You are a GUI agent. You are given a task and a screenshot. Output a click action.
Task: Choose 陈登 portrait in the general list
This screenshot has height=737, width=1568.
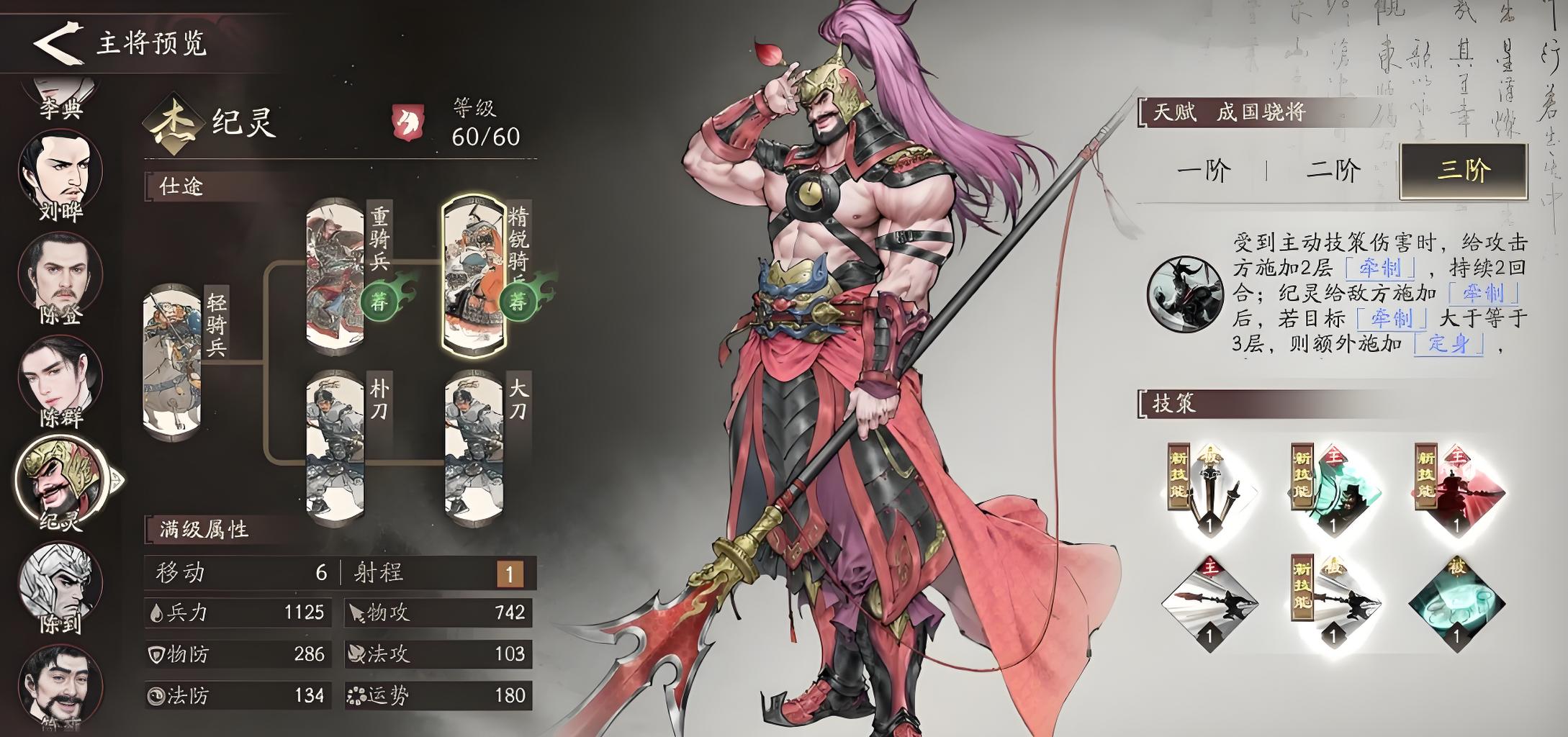click(x=60, y=277)
